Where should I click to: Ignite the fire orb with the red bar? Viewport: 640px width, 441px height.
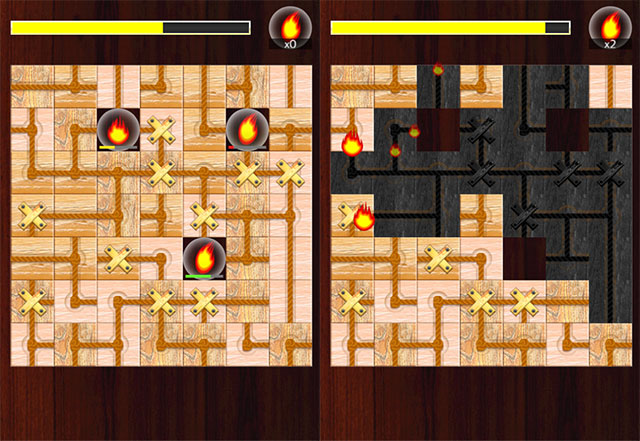246,128
